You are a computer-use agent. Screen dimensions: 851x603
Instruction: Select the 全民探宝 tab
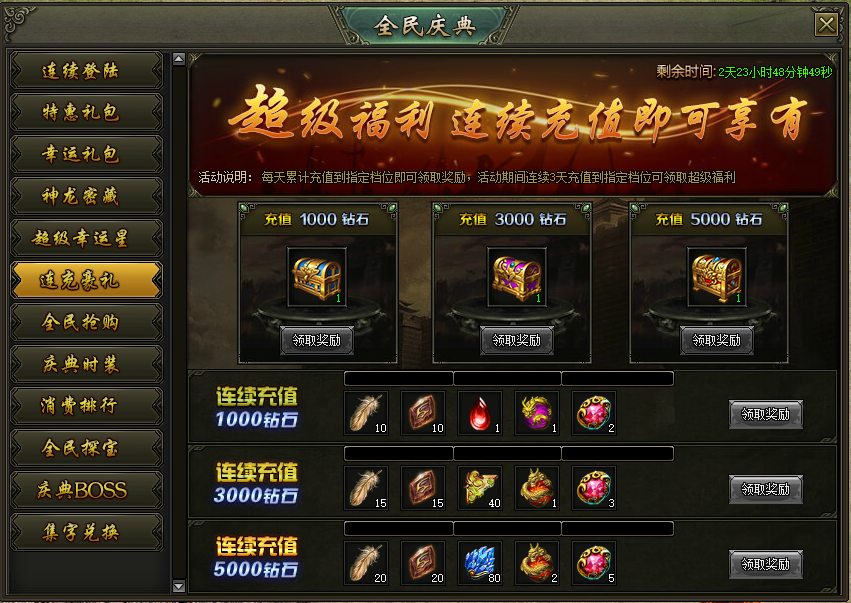(86, 447)
